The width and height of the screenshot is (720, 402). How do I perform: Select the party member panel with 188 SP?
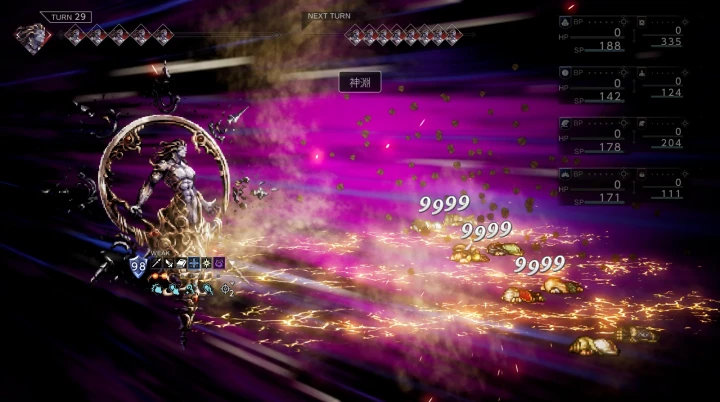[x=594, y=33]
